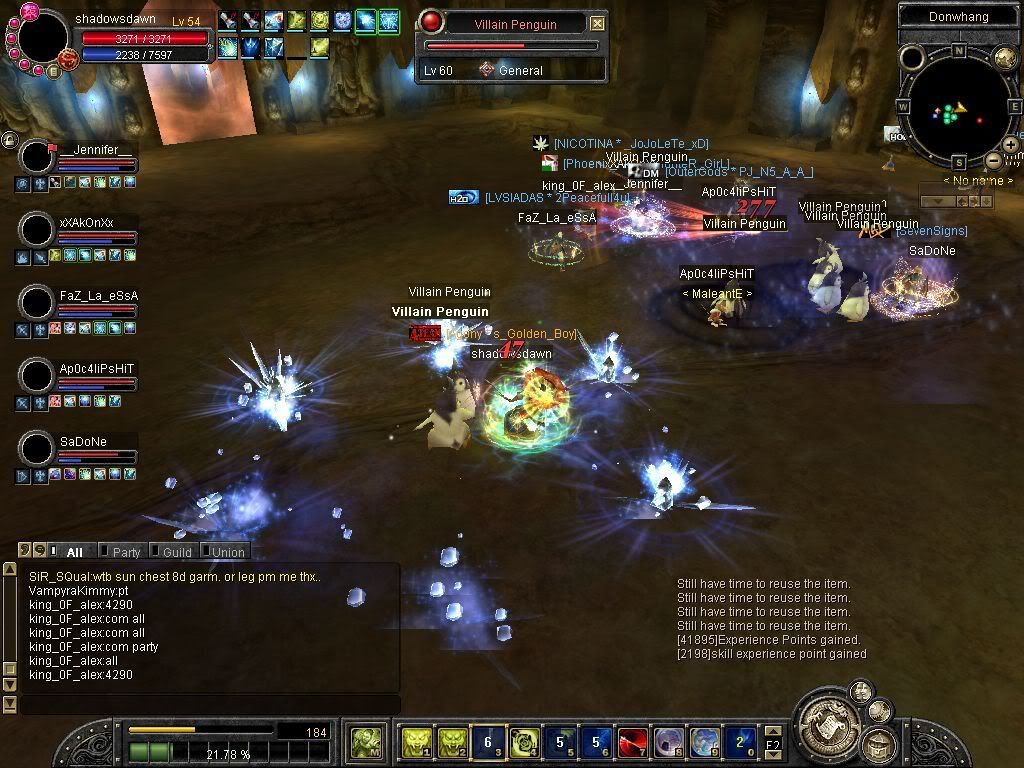
Task: Select party member Jennifer's portrait
Action: (x=37, y=157)
